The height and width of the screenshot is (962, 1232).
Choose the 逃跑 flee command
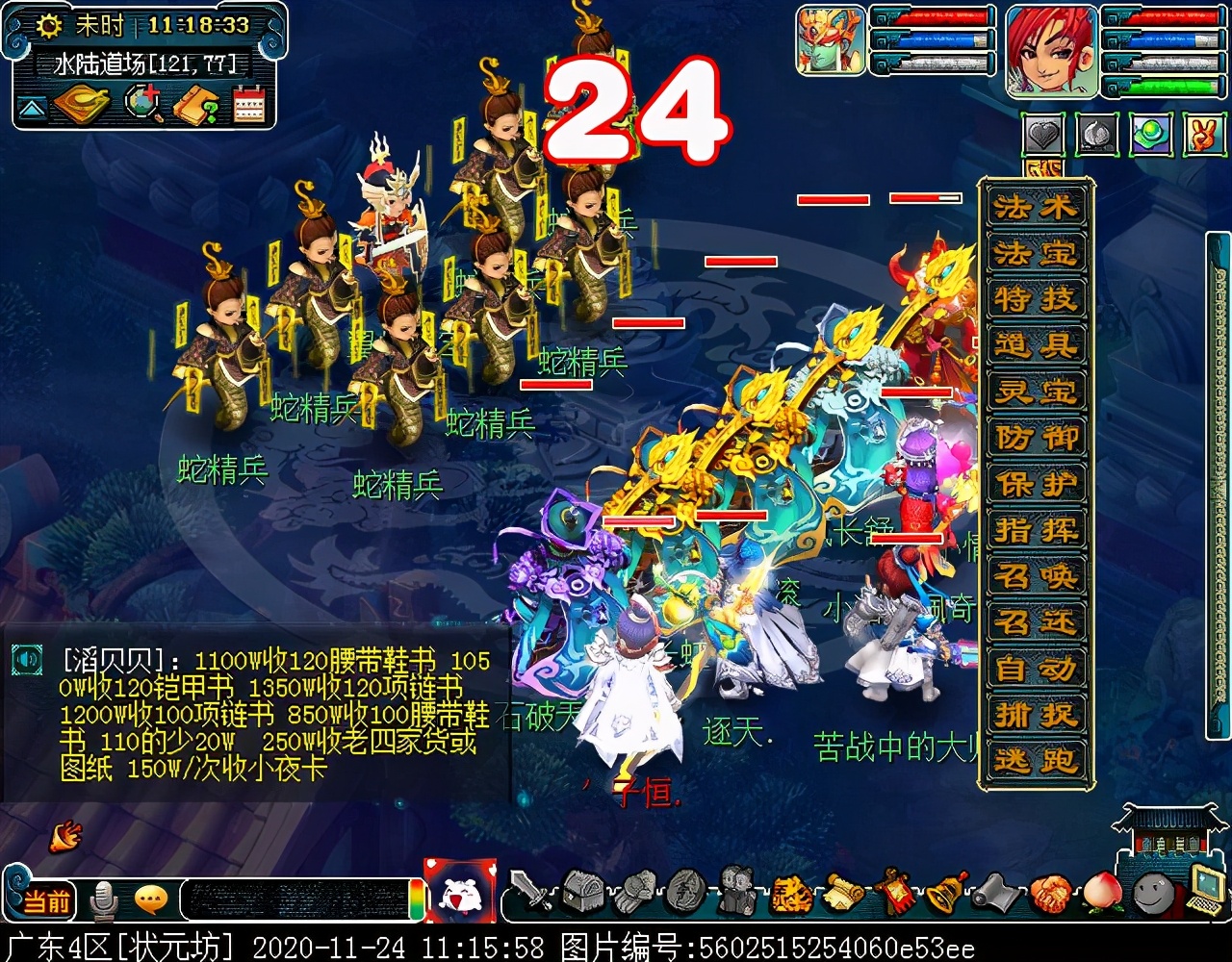tap(1036, 761)
